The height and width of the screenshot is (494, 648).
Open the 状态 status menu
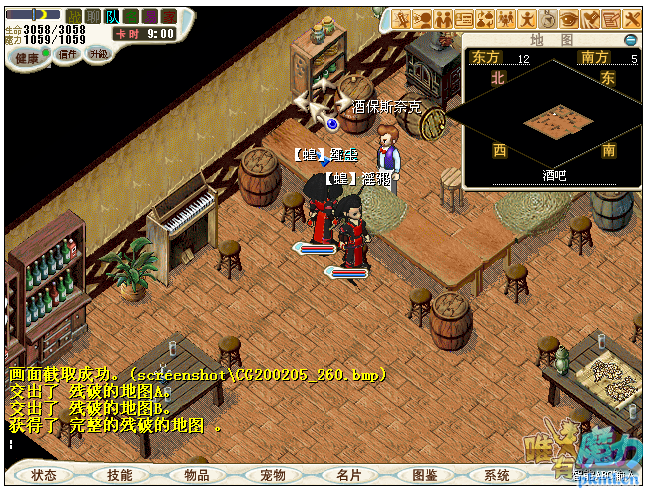point(43,475)
